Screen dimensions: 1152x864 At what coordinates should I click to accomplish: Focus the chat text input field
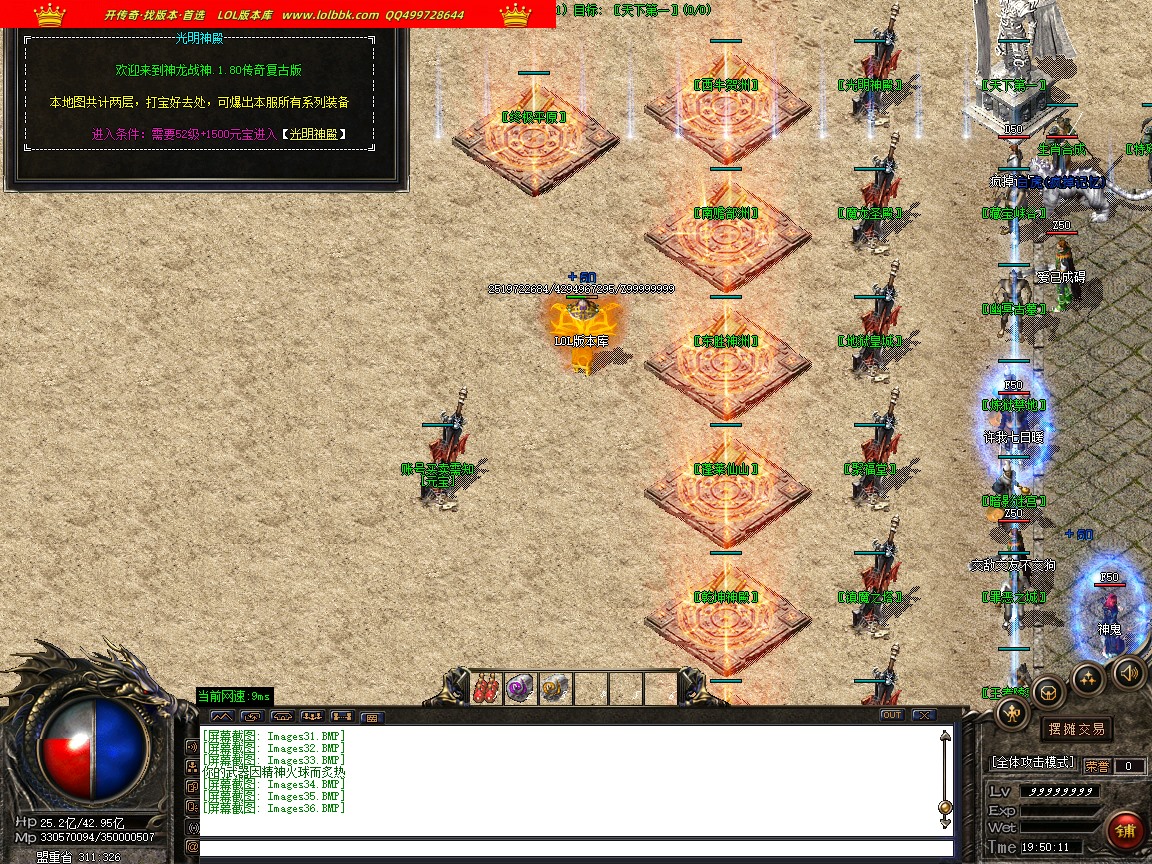pyautogui.click(x=570, y=848)
